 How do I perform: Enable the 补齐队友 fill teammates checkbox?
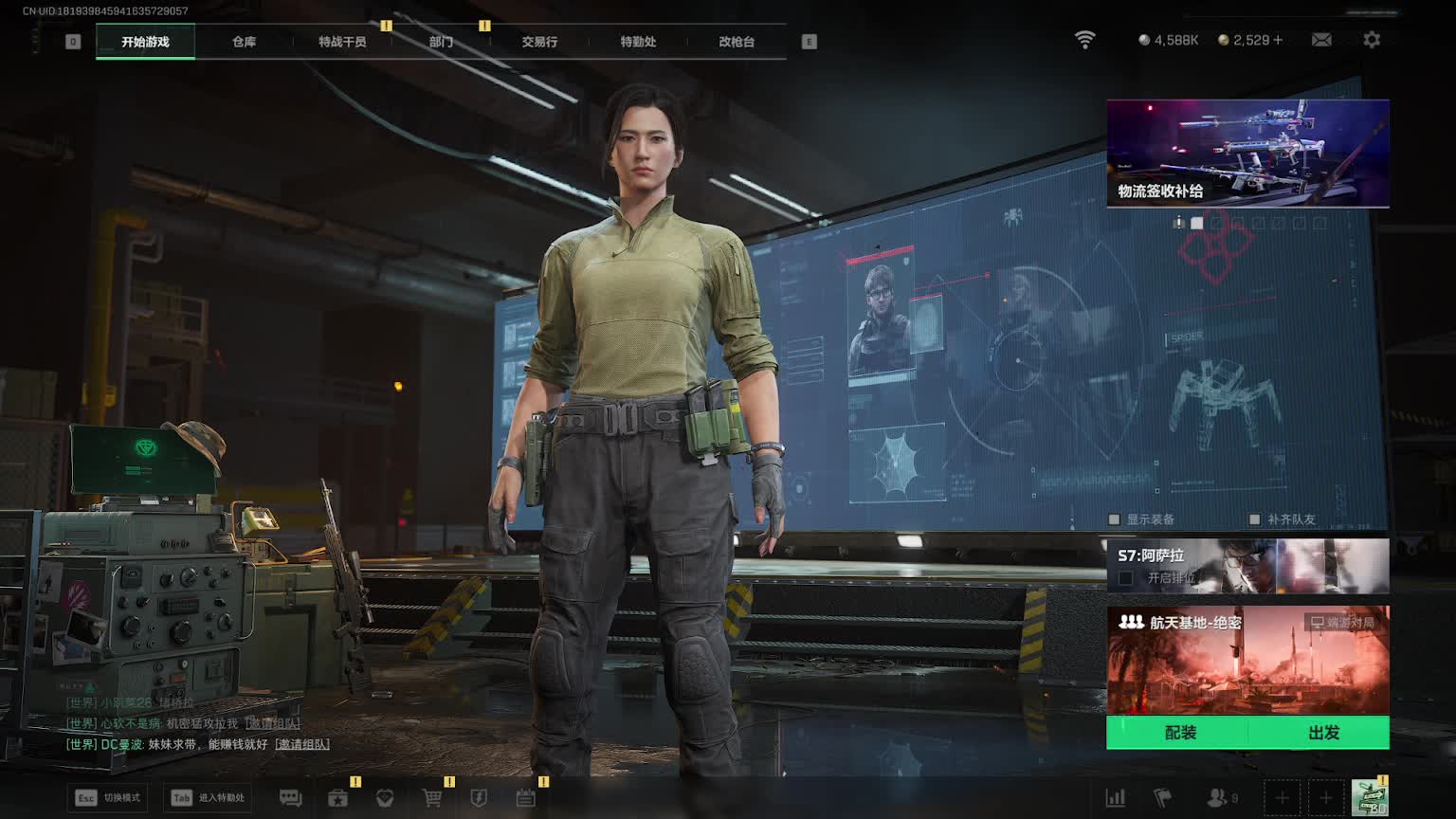pyautogui.click(x=1255, y=519)
